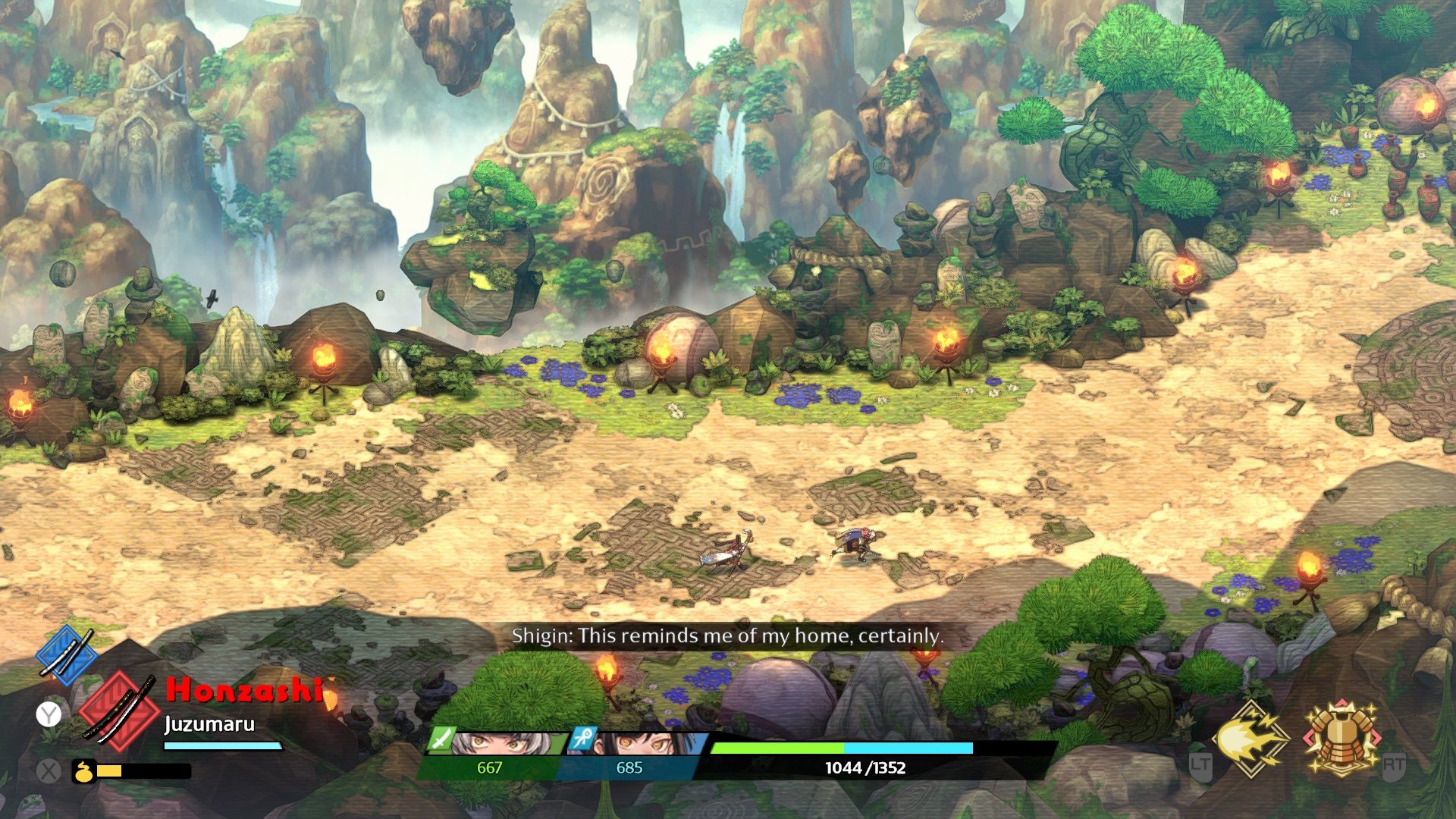Select the blue secondary sword stance icon
The width and height of the screenshot is (1456, 819).
[x=67, y=654]
